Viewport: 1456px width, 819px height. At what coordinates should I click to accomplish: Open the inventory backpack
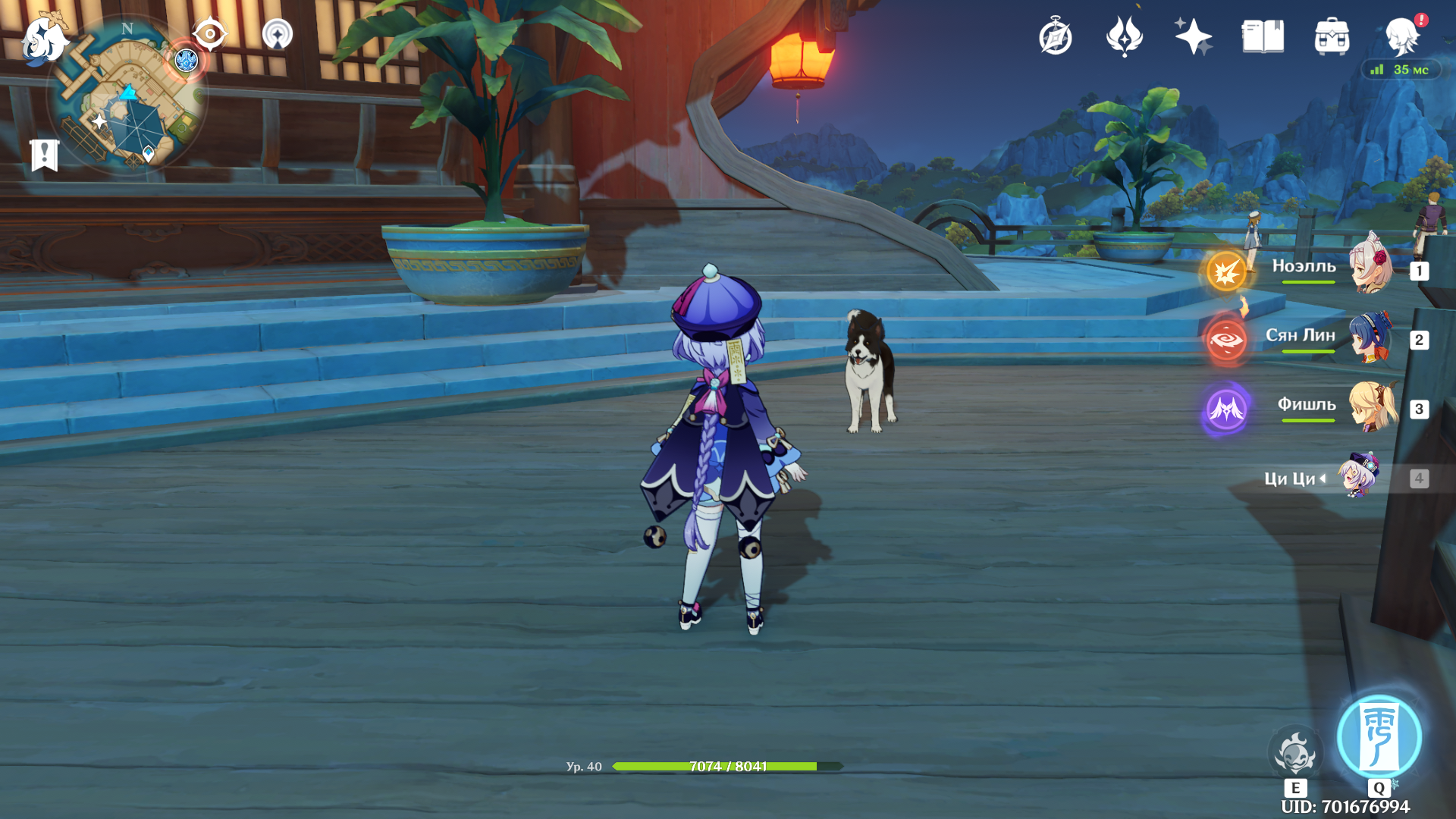coord(1332,36)
